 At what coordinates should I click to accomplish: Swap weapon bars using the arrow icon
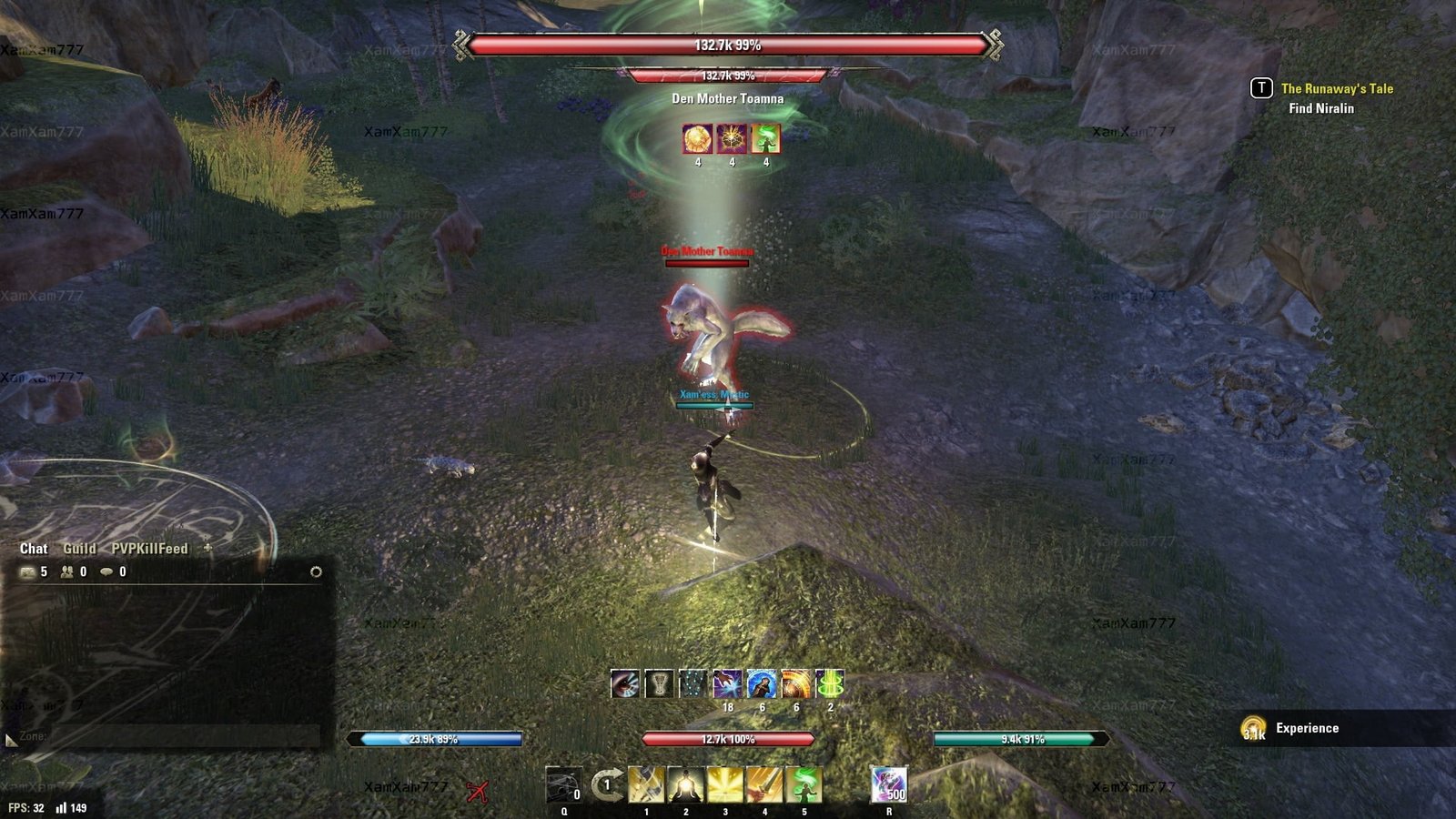(606, 784)
